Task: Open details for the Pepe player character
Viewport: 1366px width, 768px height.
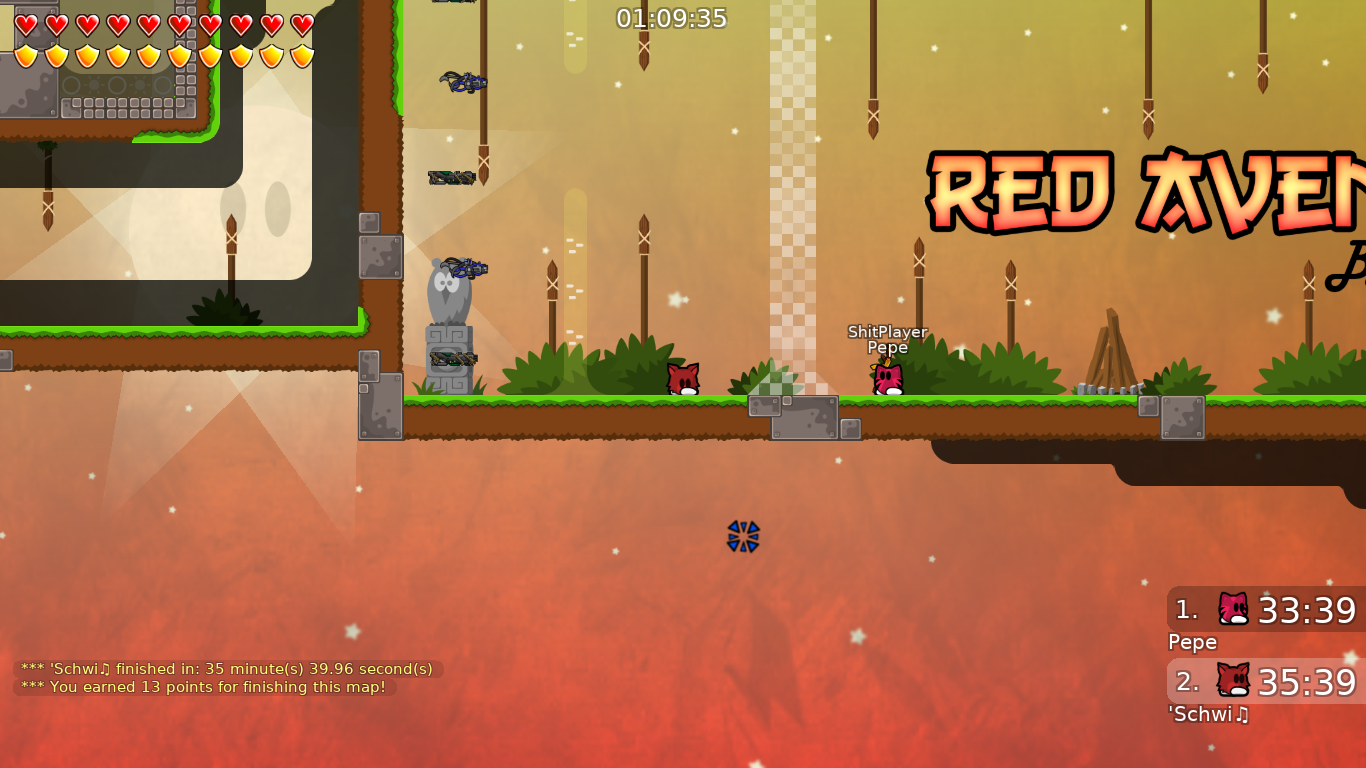Action: coord(887,378)
